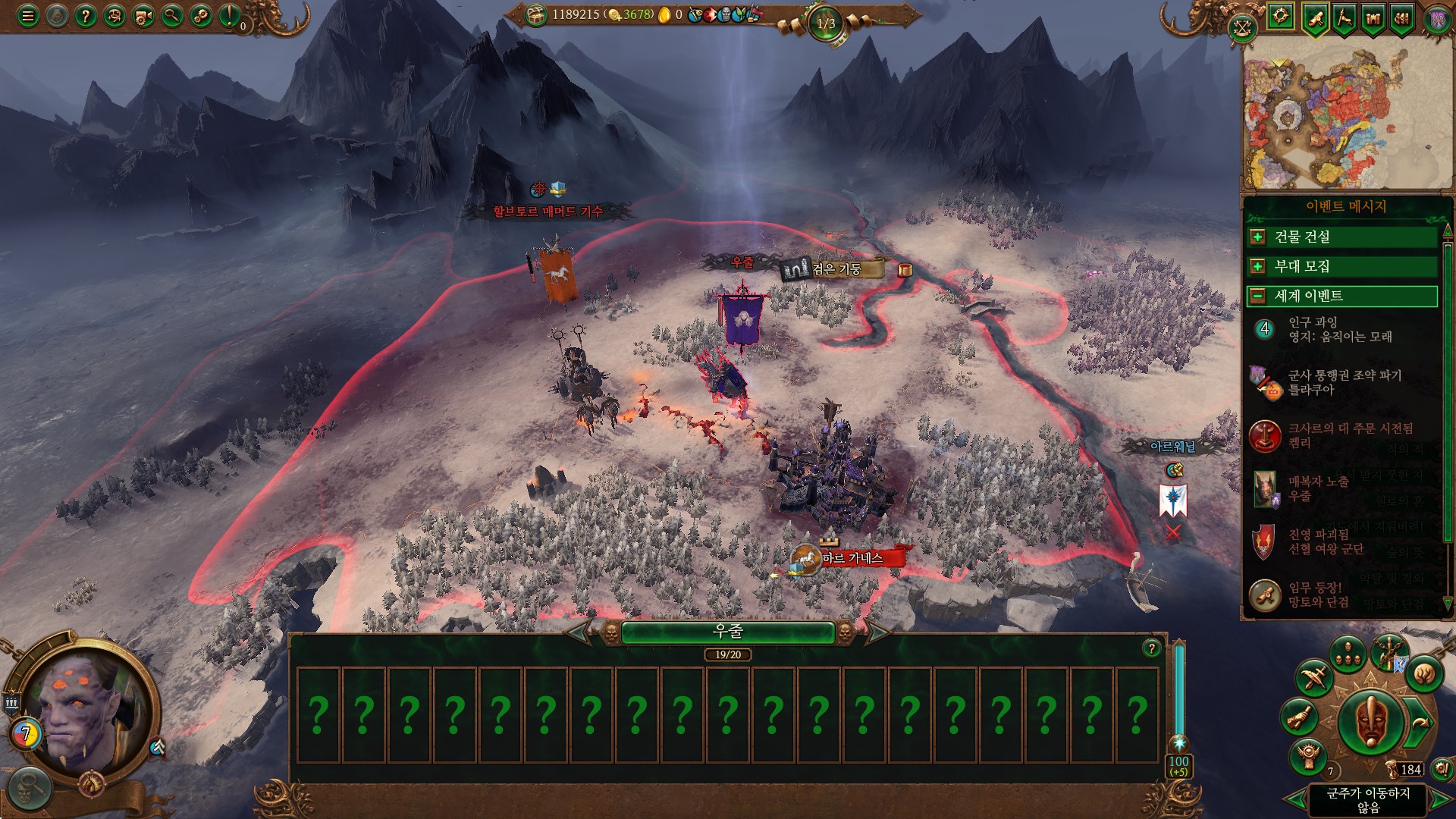This screenshot has width=1456, height=819.
Task: Show the exclamation mark alerts button
Action: tap(229, 16)
